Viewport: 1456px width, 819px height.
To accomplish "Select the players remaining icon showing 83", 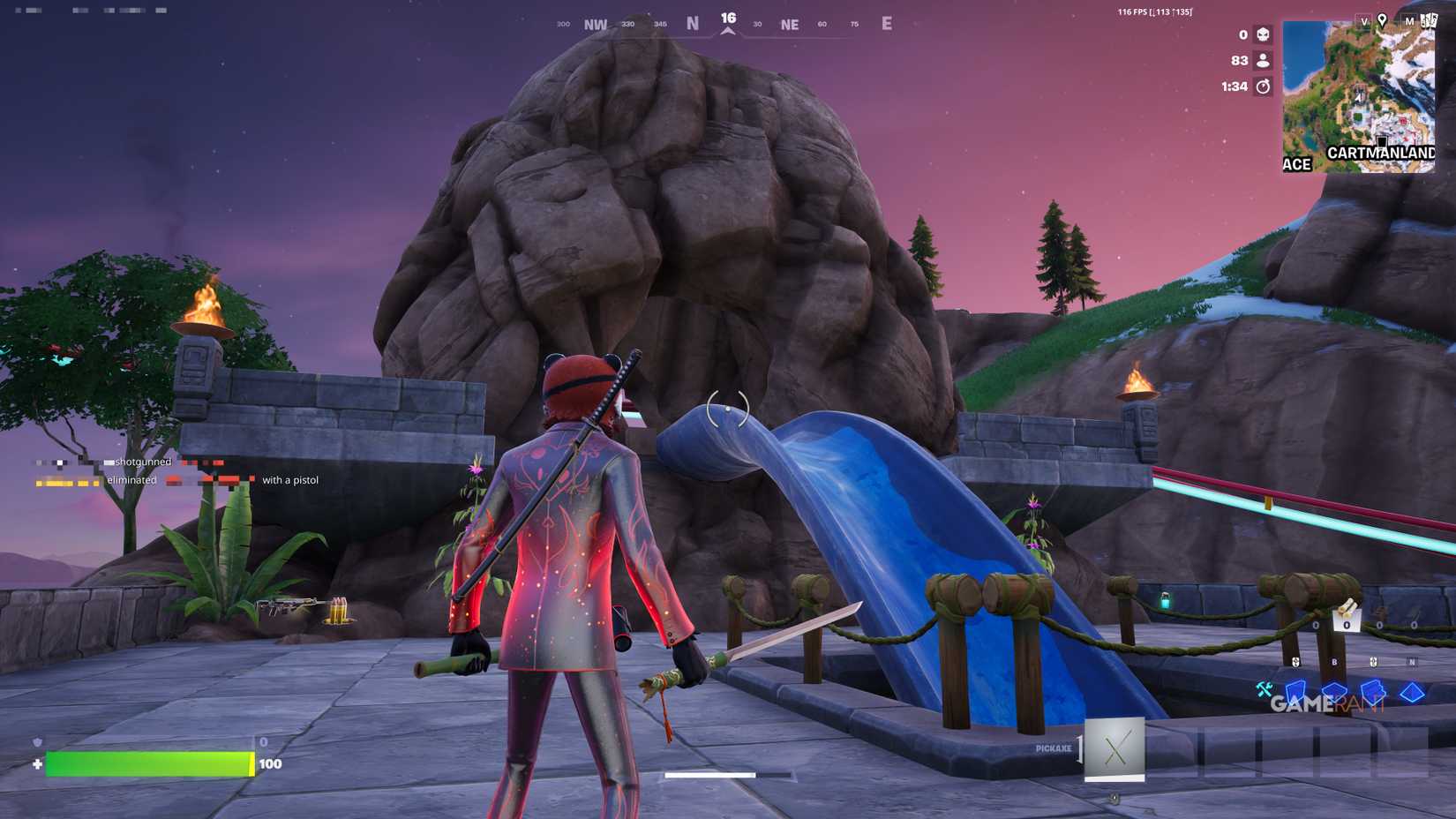I will click(x=1263, y=60).
